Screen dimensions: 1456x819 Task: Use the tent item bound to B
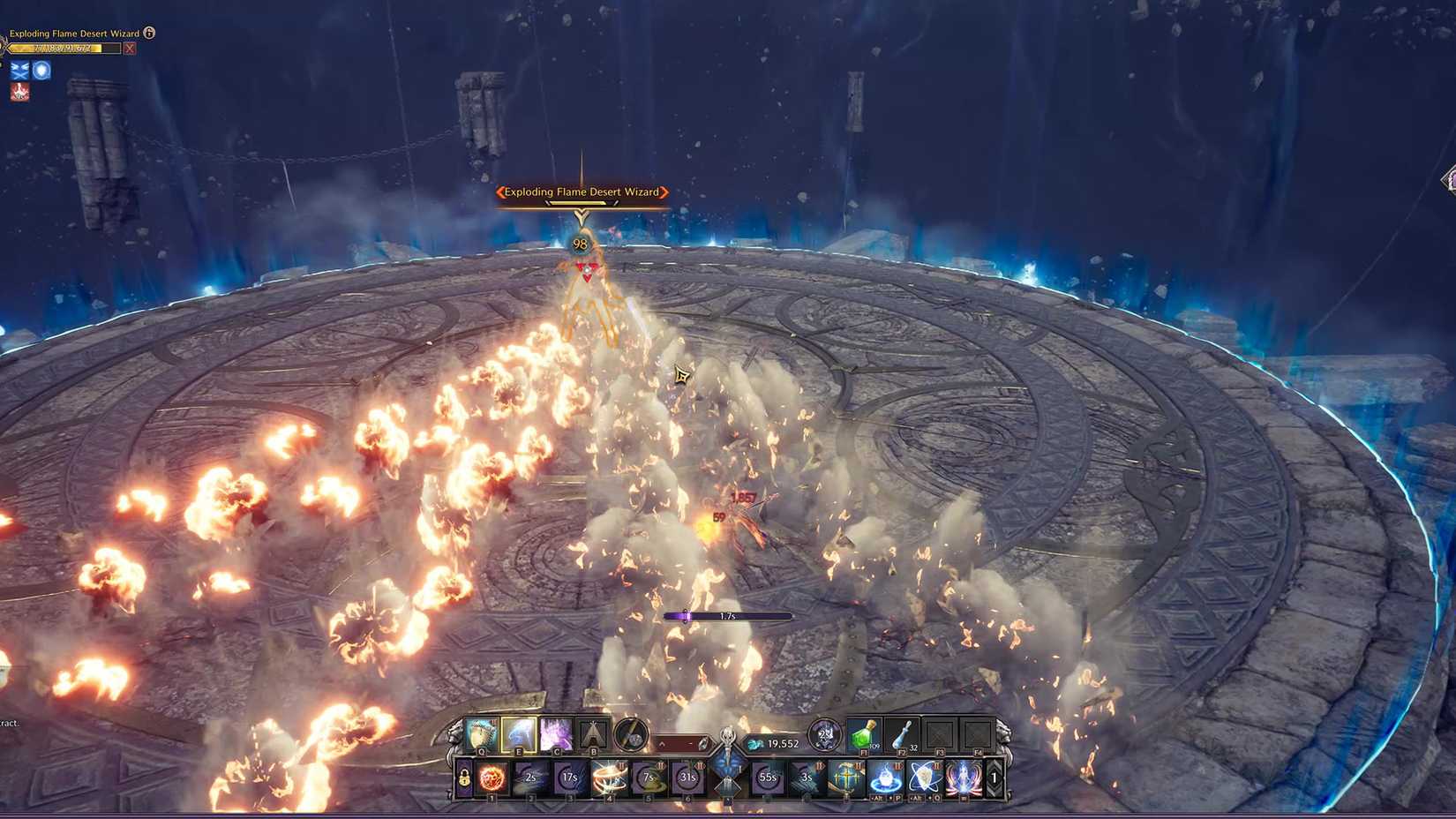click(x=594, y=735)
